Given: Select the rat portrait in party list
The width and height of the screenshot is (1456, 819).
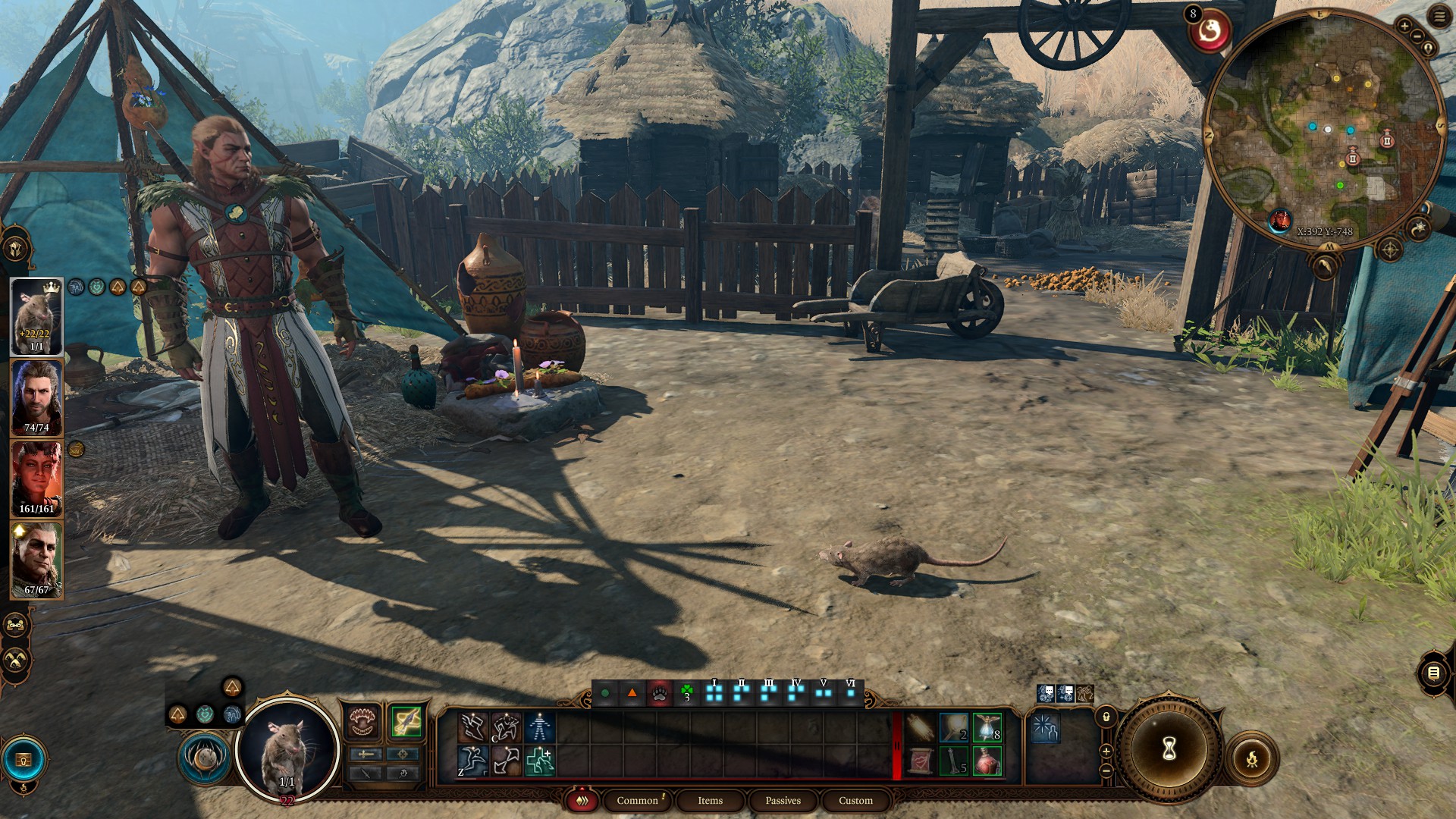Looking at the screenshot, I should [36, 316].
